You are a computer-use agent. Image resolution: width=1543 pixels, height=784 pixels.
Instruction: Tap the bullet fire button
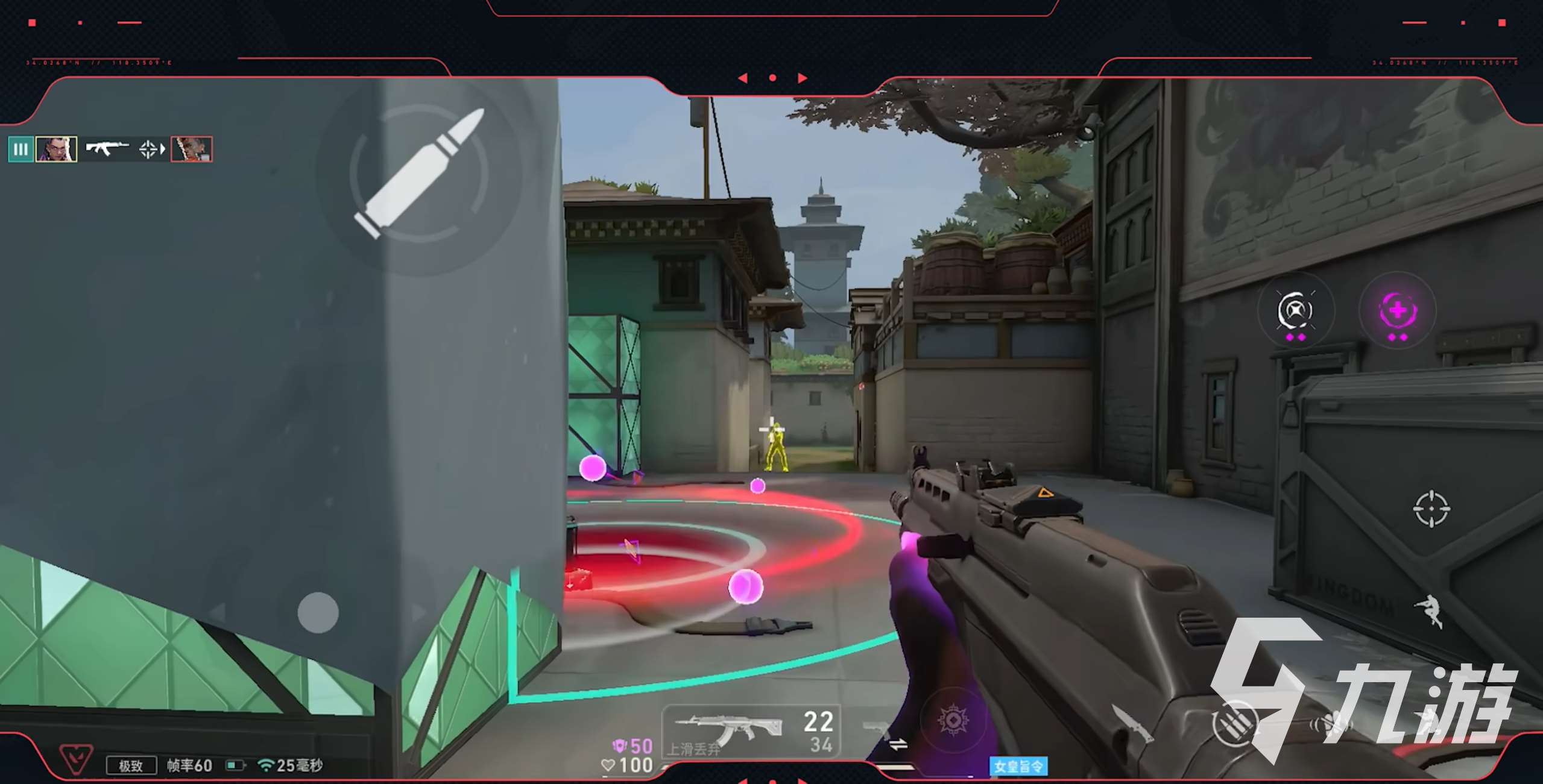point(420,174)
